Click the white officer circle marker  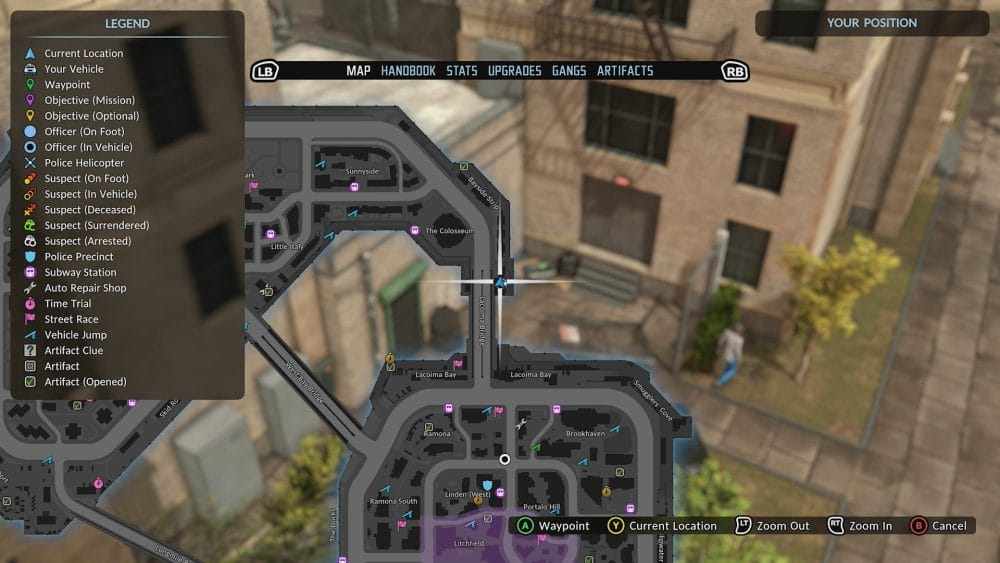[505, 459]
